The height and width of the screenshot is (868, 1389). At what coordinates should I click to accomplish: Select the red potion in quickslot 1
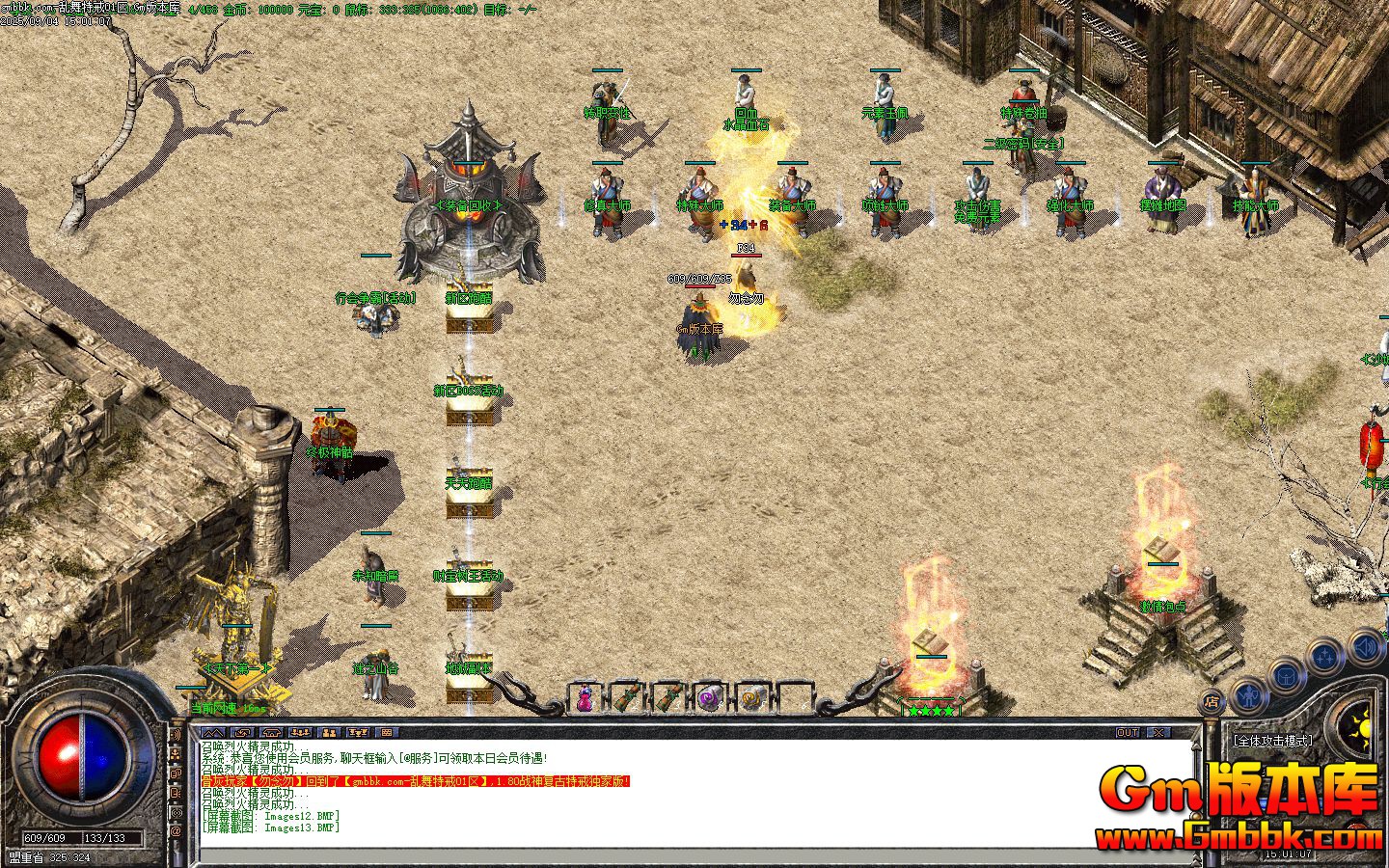pyautogui.click(x=586, y=699)
